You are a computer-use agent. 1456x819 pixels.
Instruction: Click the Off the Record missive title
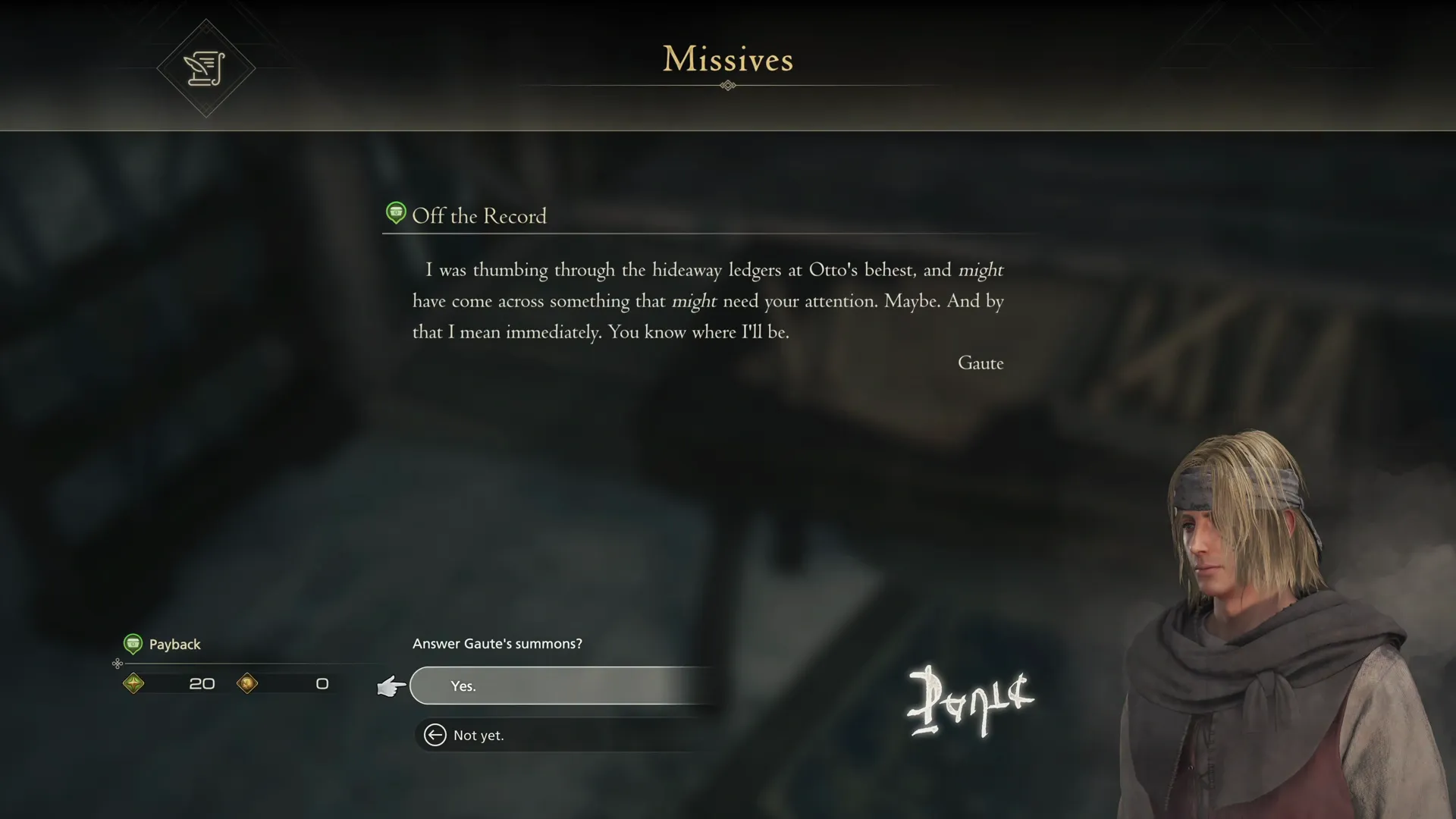pos(479,217)
